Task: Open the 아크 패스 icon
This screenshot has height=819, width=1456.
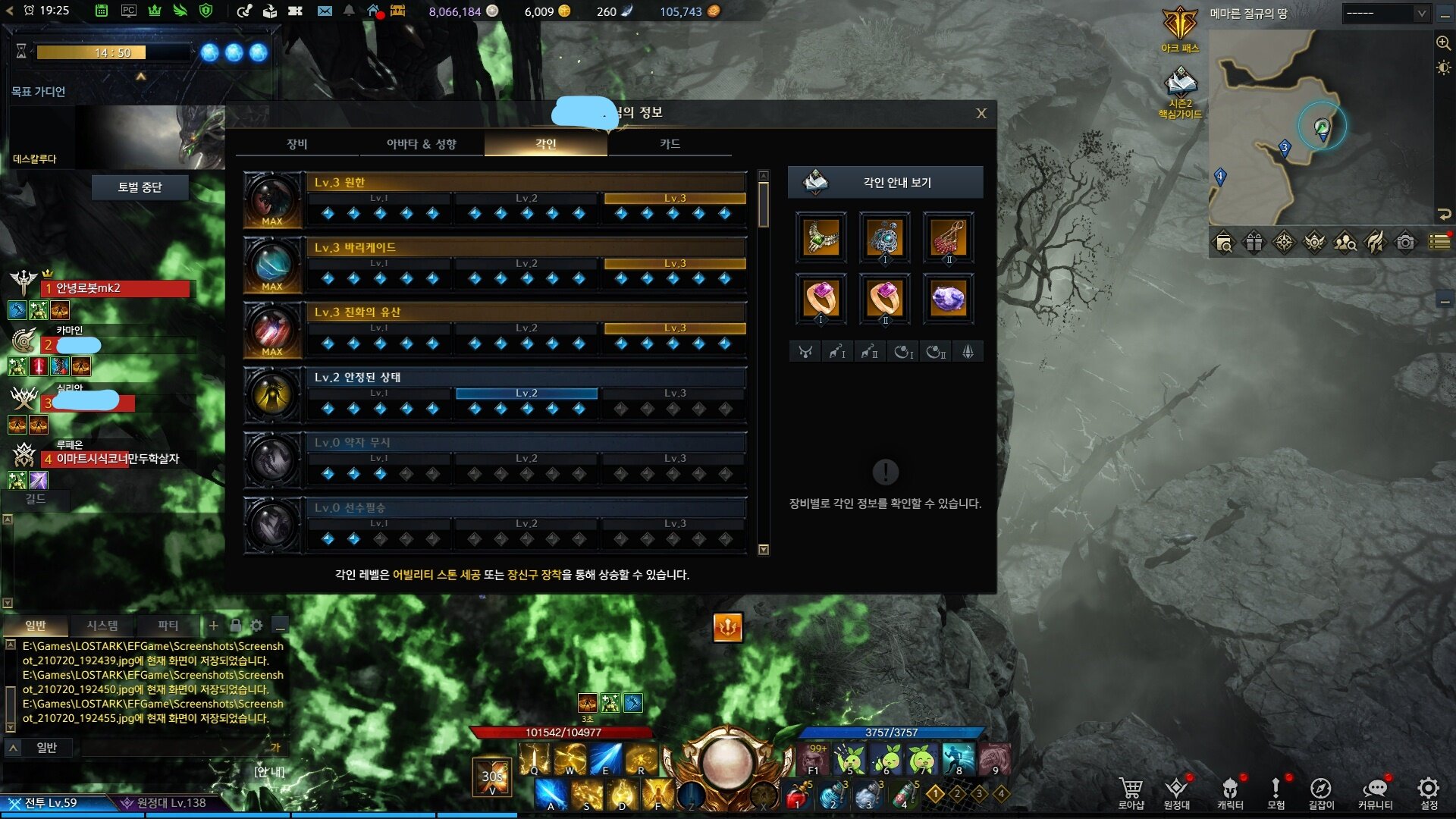Action: (1180, 29)
